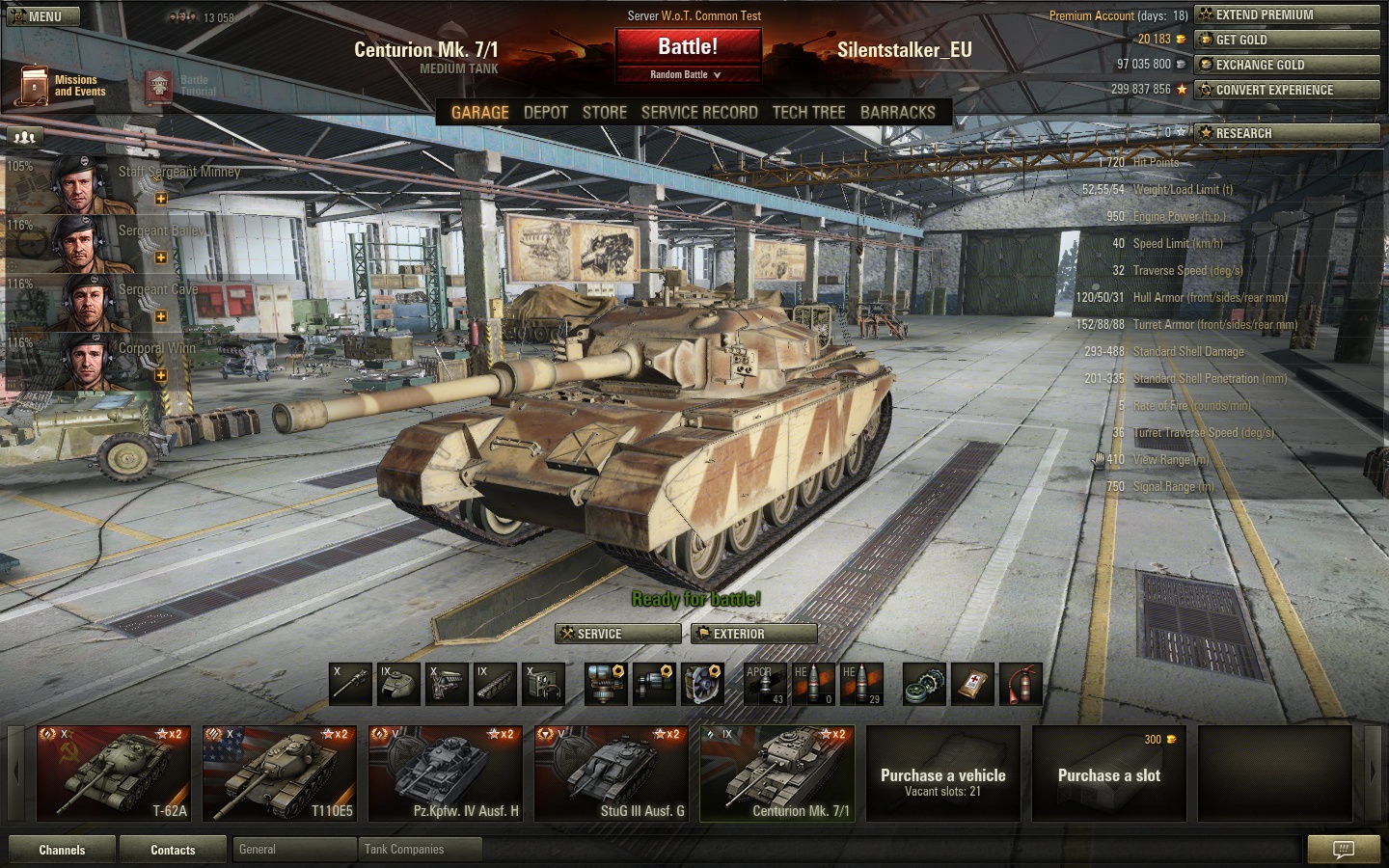This screenshot has width=1389, height=868.
Task: Open the Random Battle mode dropdown
Action: click(686, 74)
